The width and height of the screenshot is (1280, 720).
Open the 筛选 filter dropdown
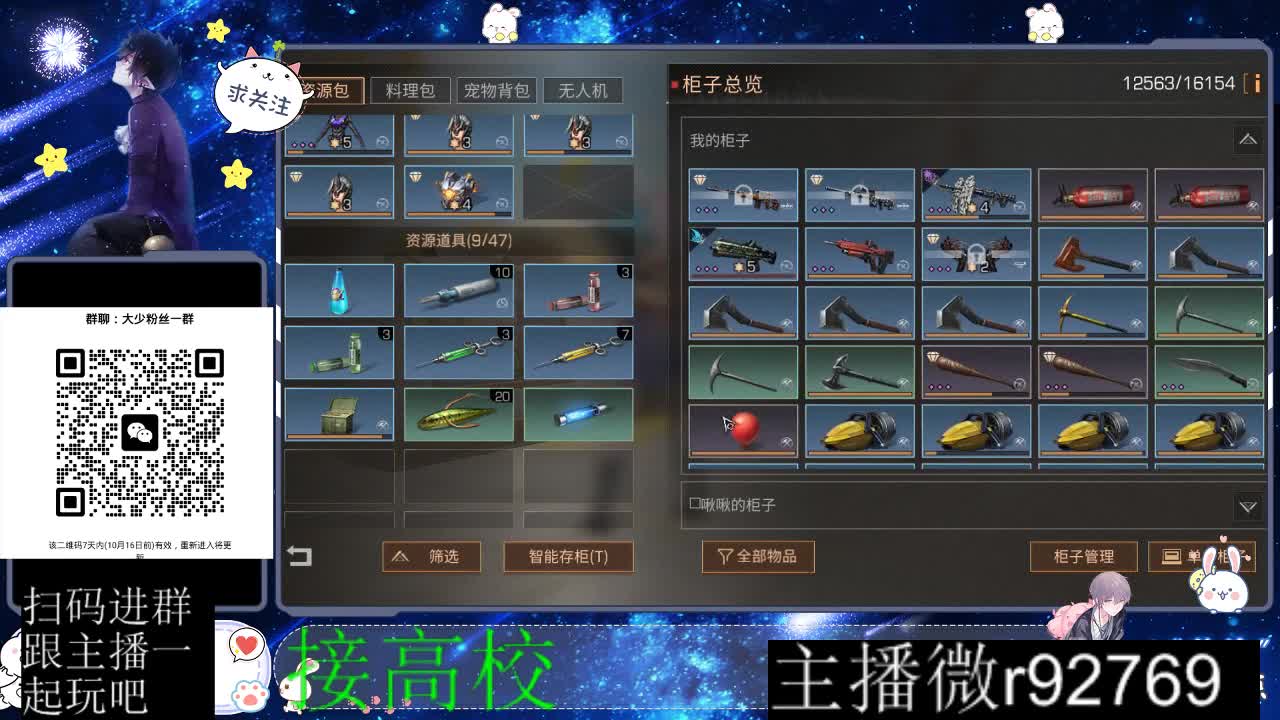tap(430, 557)
